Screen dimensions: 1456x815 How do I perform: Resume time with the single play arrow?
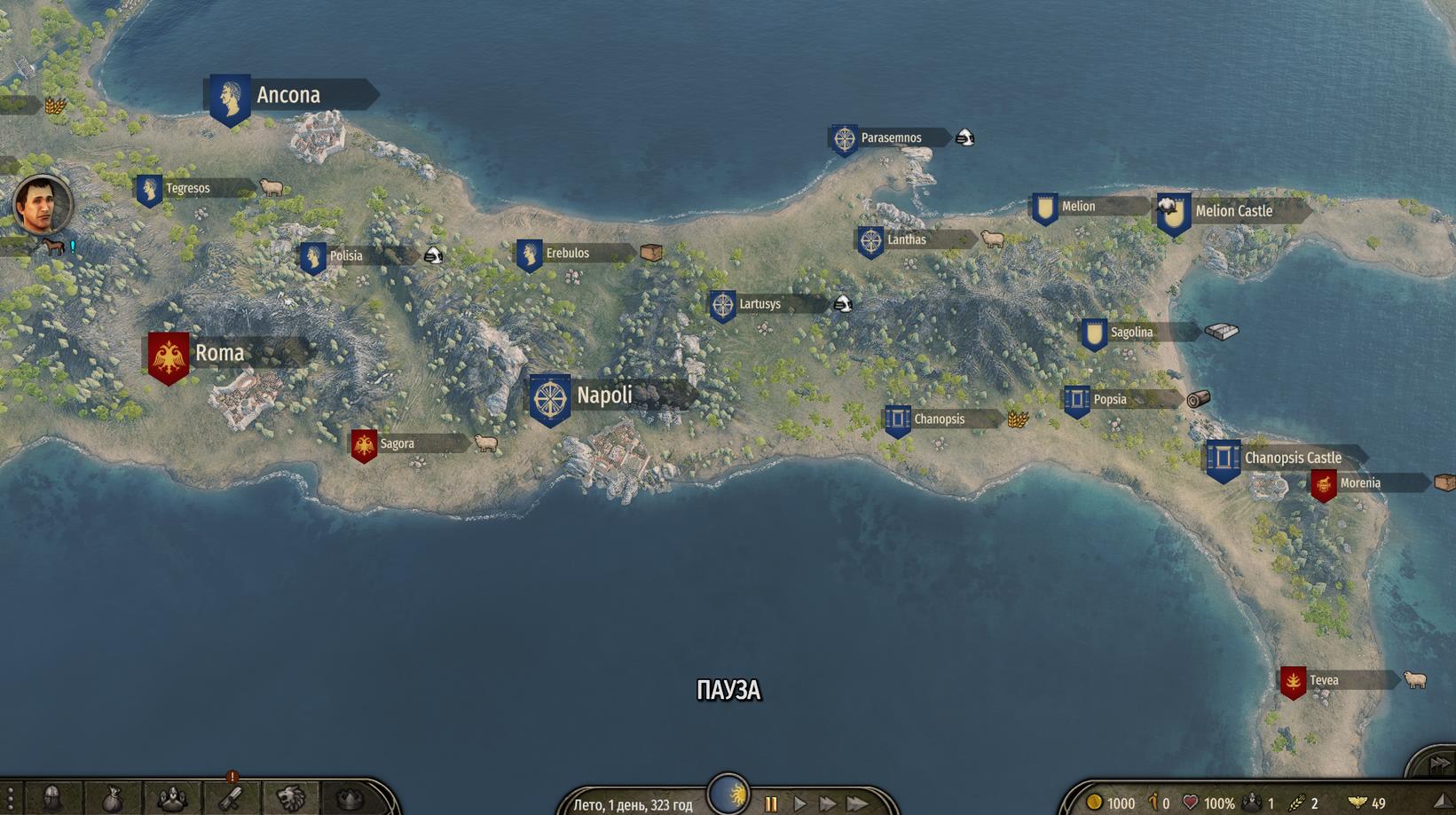800,803
